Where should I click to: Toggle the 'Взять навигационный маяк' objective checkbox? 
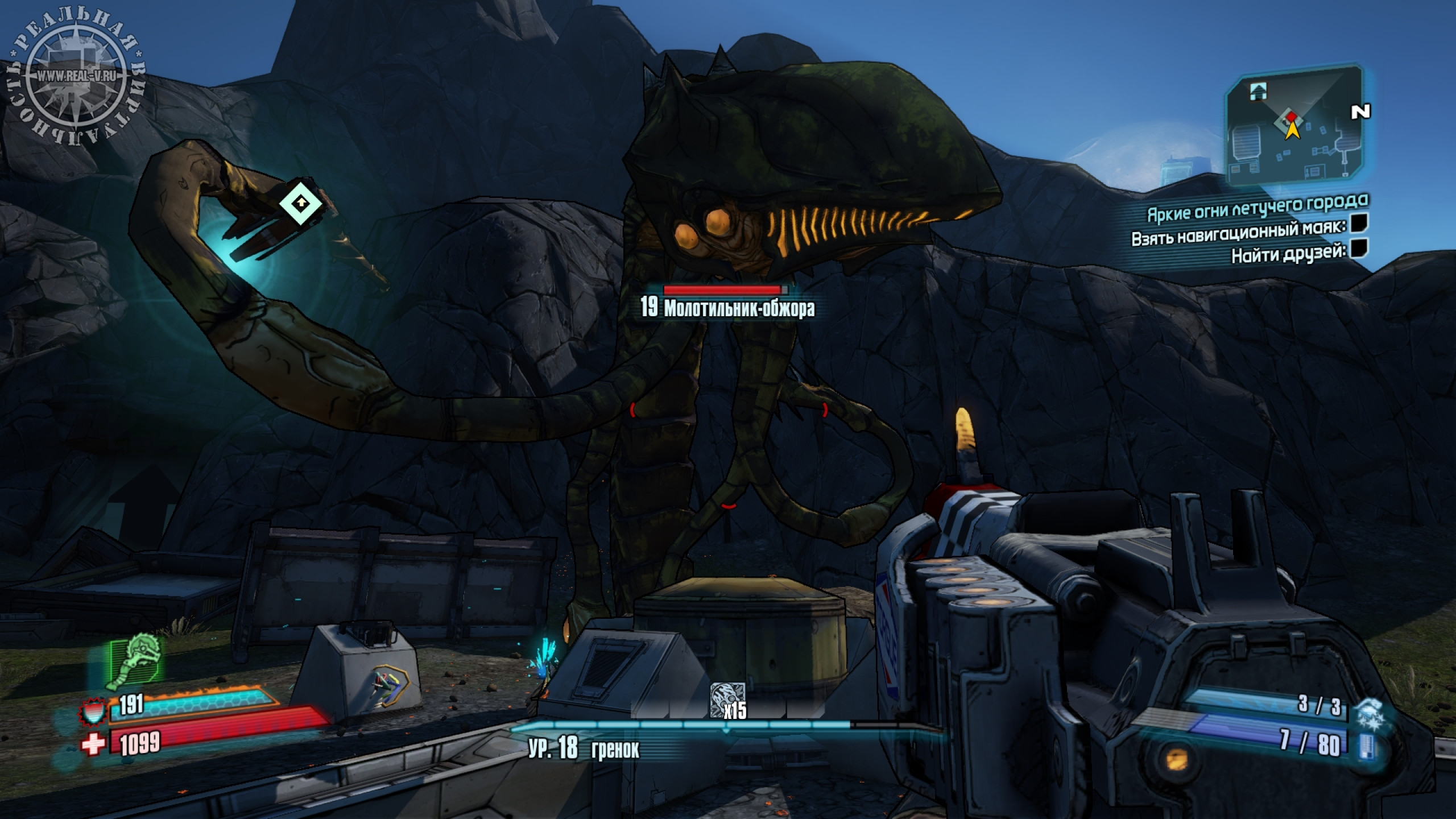[1359, 224]
